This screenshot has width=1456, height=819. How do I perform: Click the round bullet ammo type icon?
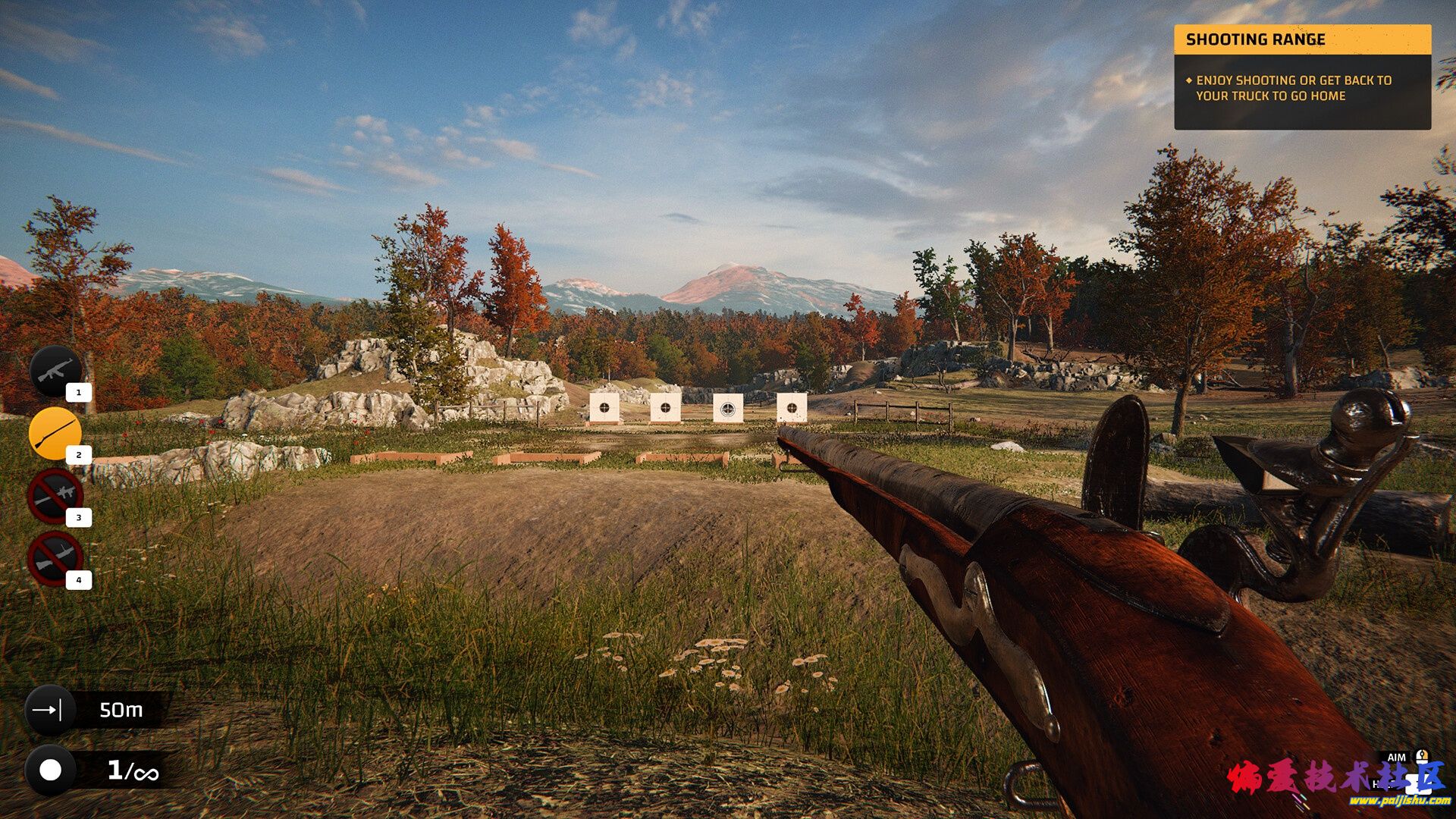(50, 770)
